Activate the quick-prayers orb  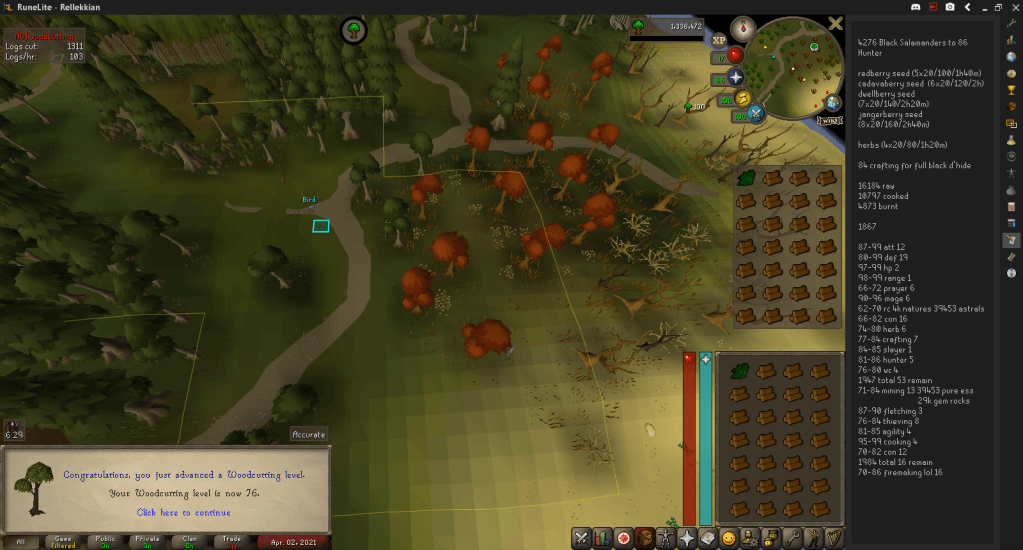coord(737,77)
